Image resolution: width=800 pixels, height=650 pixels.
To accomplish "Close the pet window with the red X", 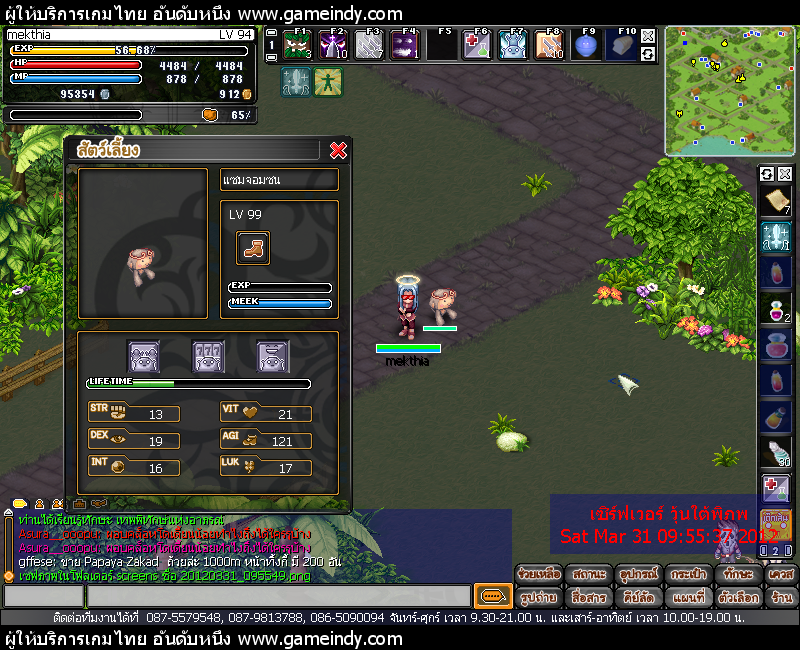I will [x=338, y=150].
